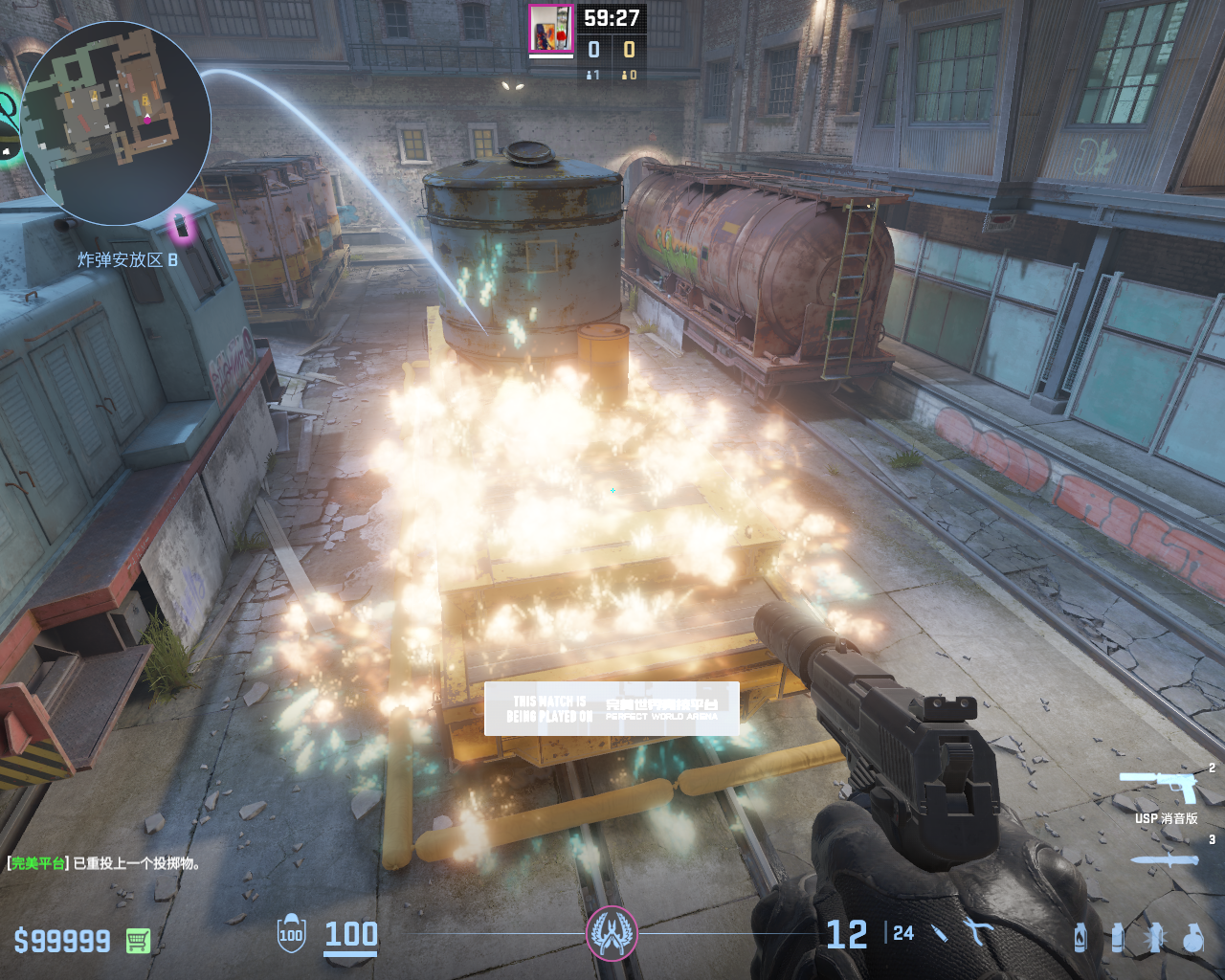
Task: Click the Perfect World Arena banner
Action: click(612, 709)
